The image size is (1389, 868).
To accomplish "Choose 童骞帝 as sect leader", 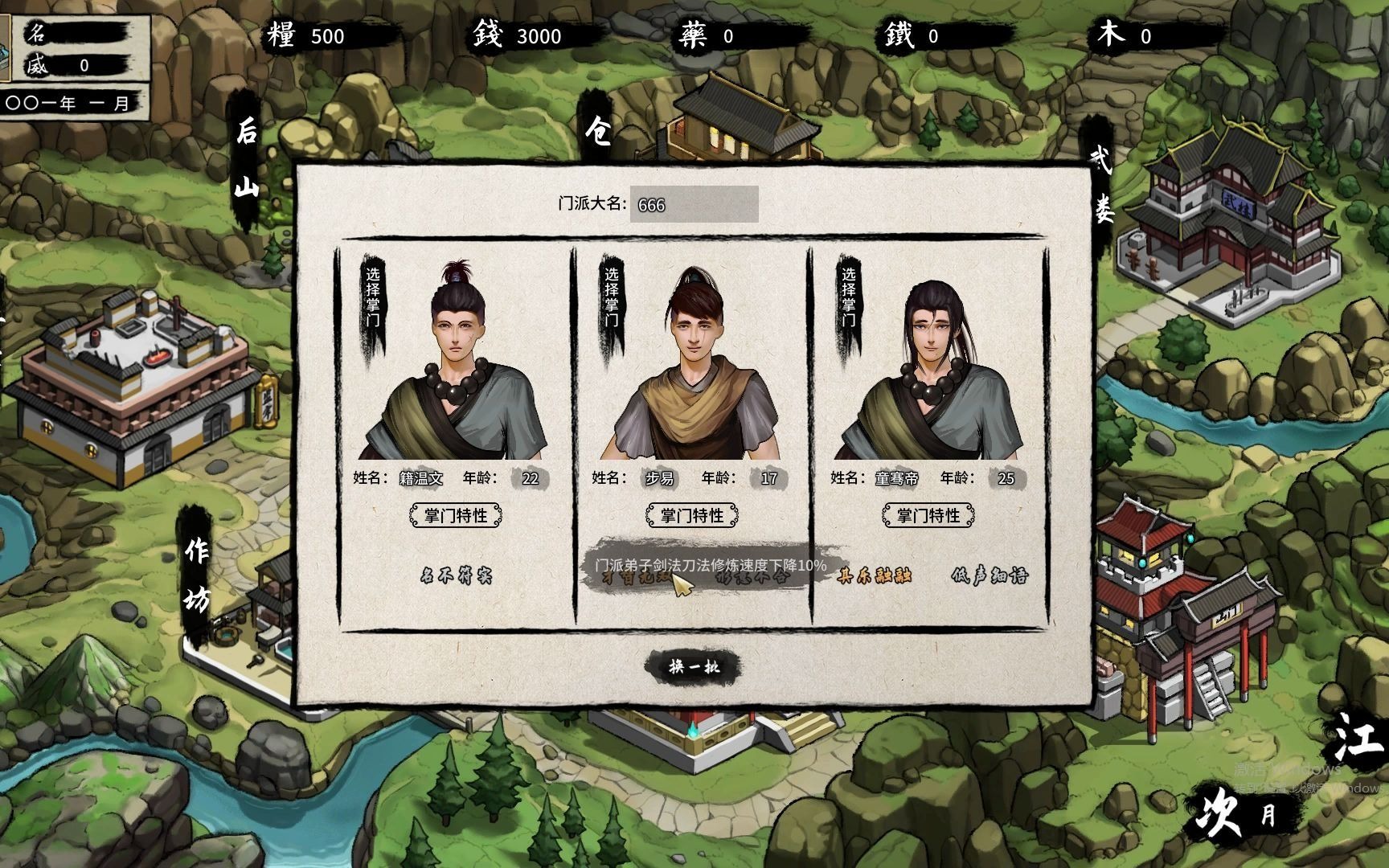I will (x=849, y=298).
